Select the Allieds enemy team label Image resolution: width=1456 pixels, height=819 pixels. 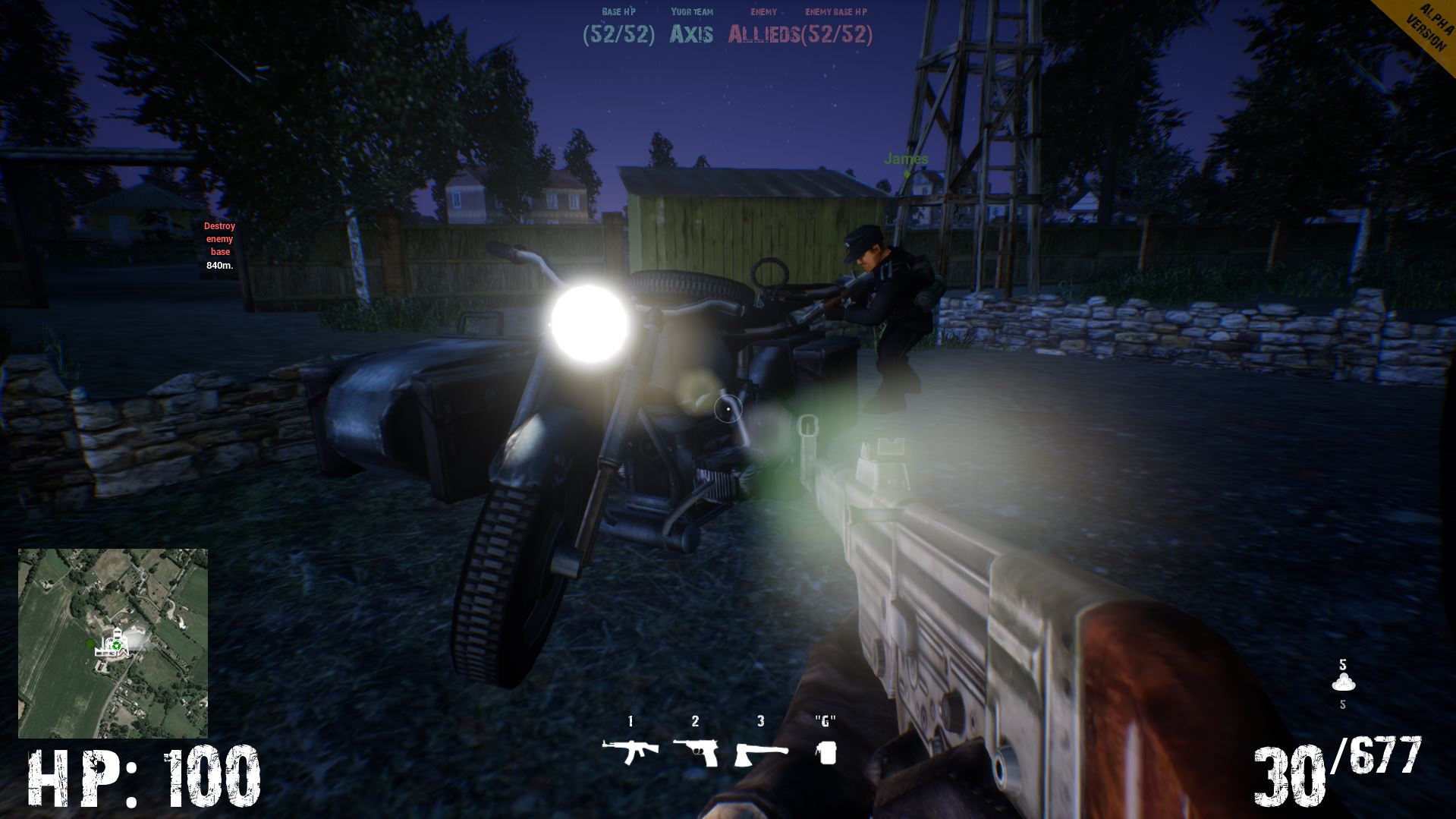[x=766, y=33]
